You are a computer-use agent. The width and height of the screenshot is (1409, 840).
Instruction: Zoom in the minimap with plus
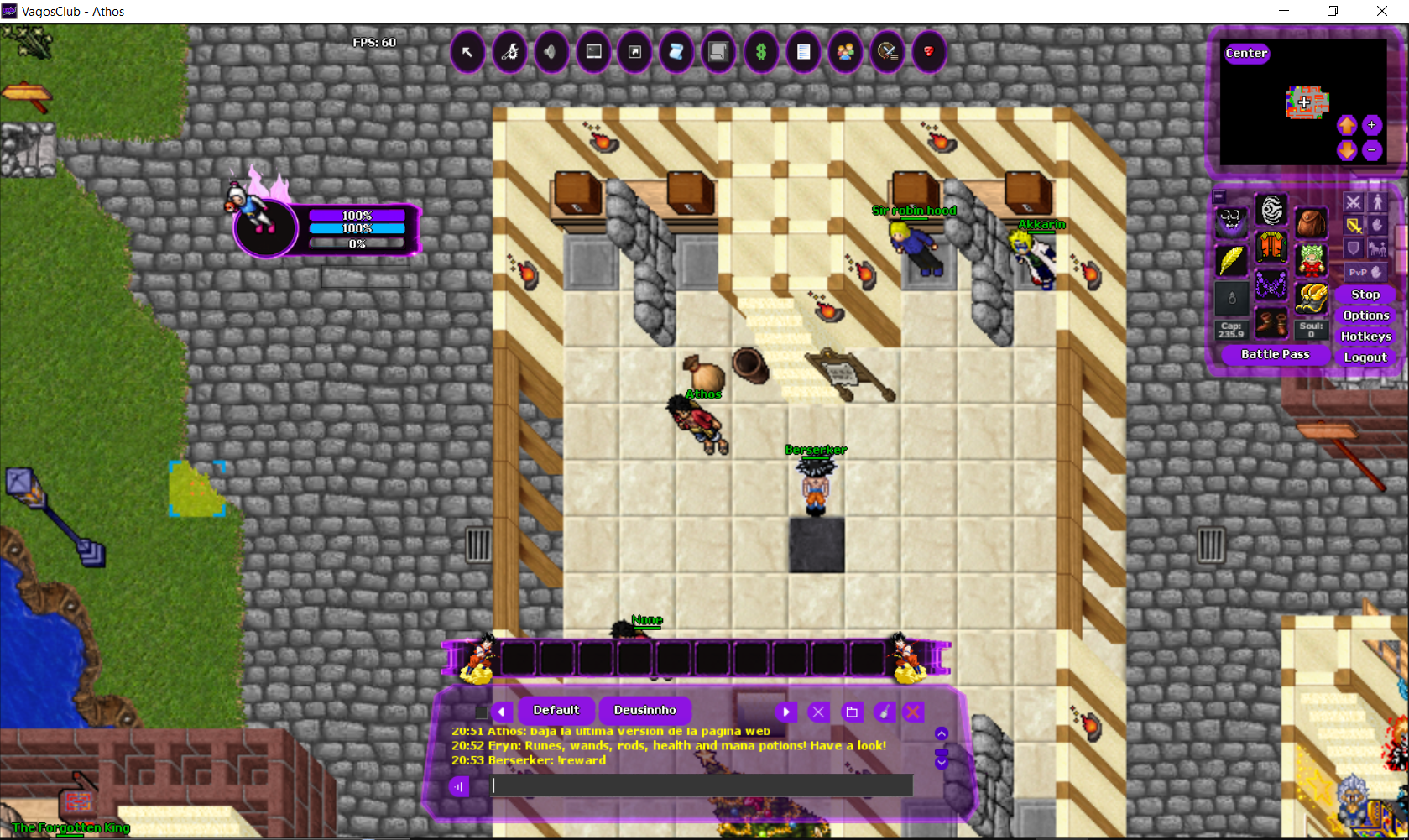click(x=1371, y=125)
